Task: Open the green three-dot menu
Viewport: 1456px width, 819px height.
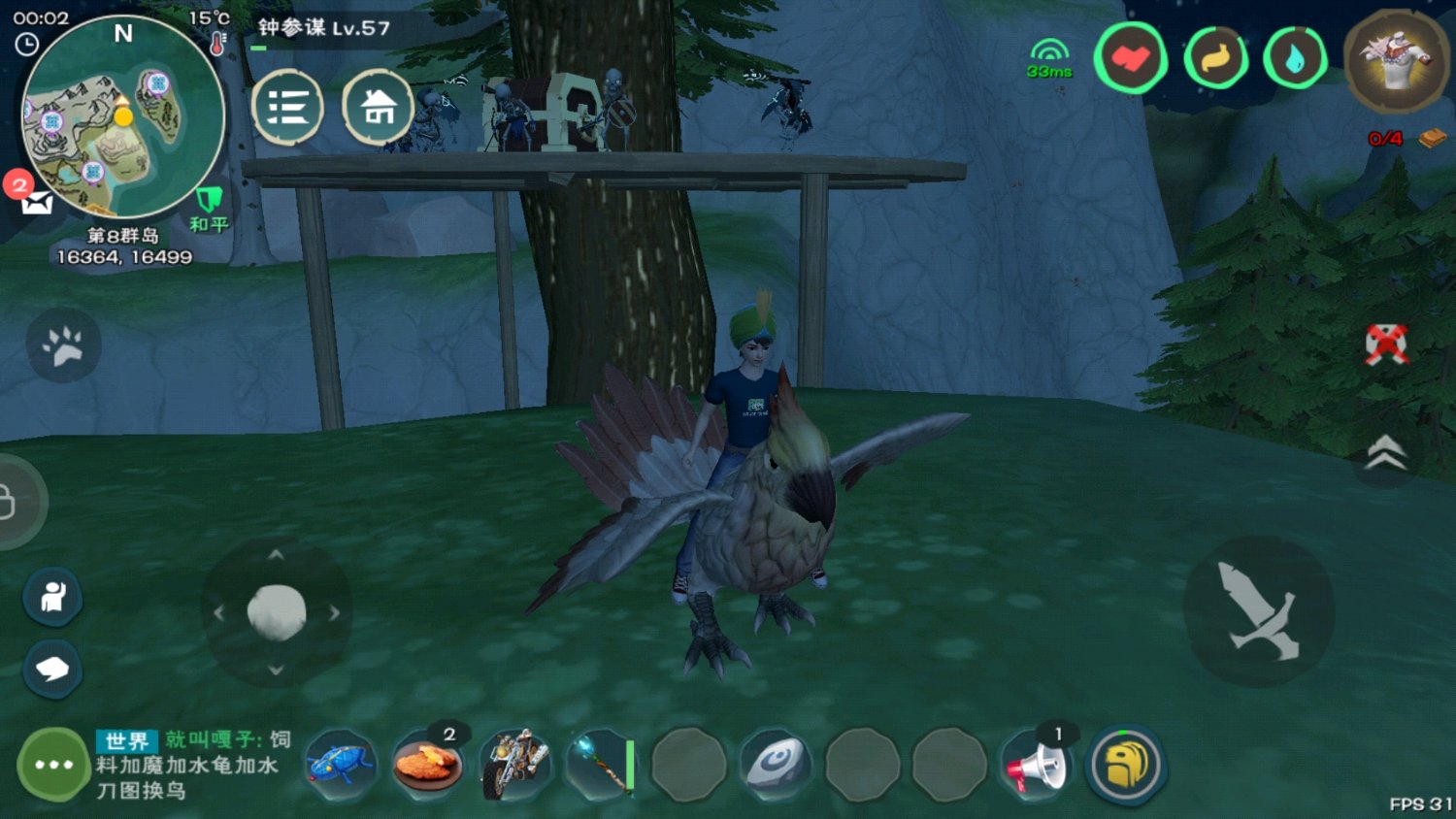Action: pyautogui.click(x=53, y=765)
